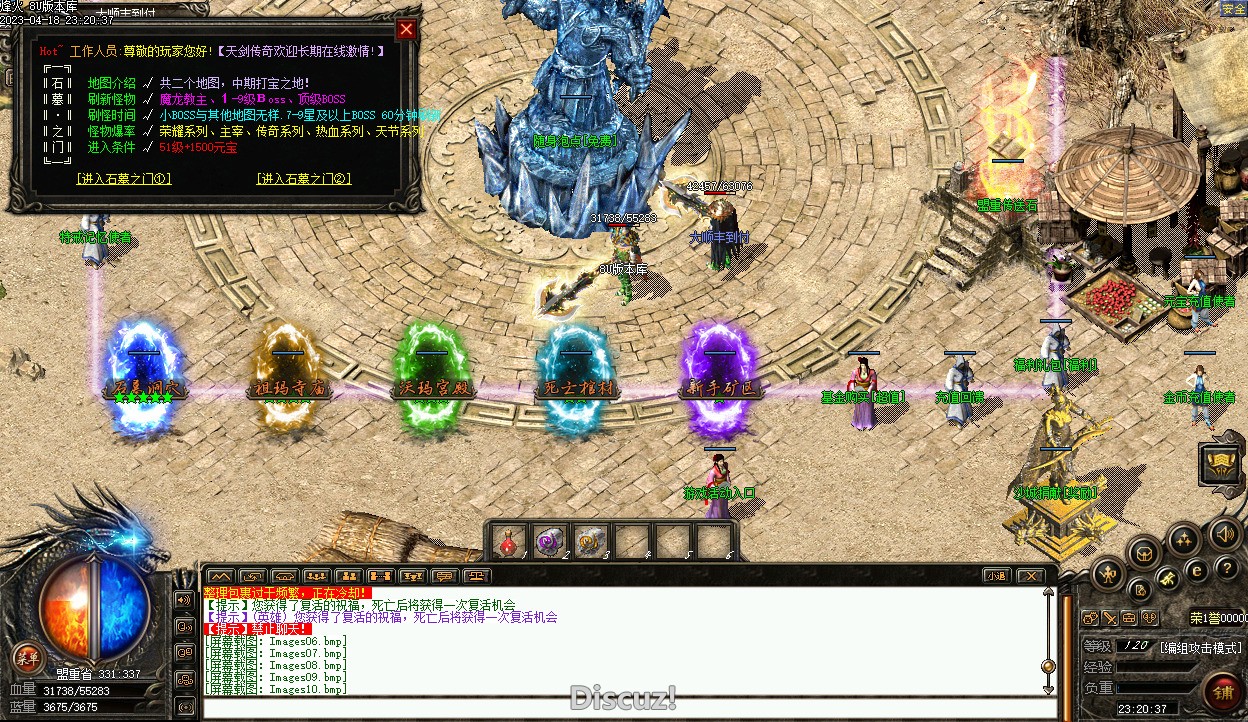
Task: Choose the 进入石墓之门① link
Action: click(x=124, y=179)
